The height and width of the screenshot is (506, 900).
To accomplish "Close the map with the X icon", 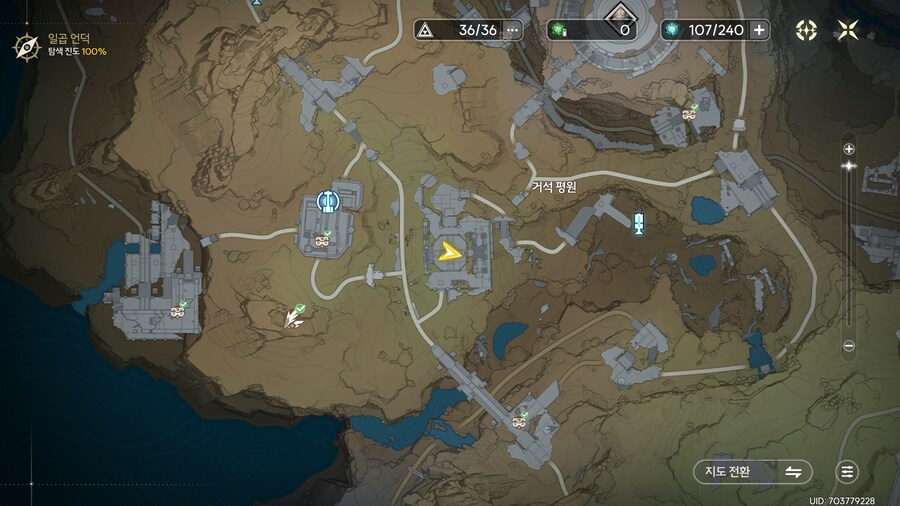I will [848, 30].
